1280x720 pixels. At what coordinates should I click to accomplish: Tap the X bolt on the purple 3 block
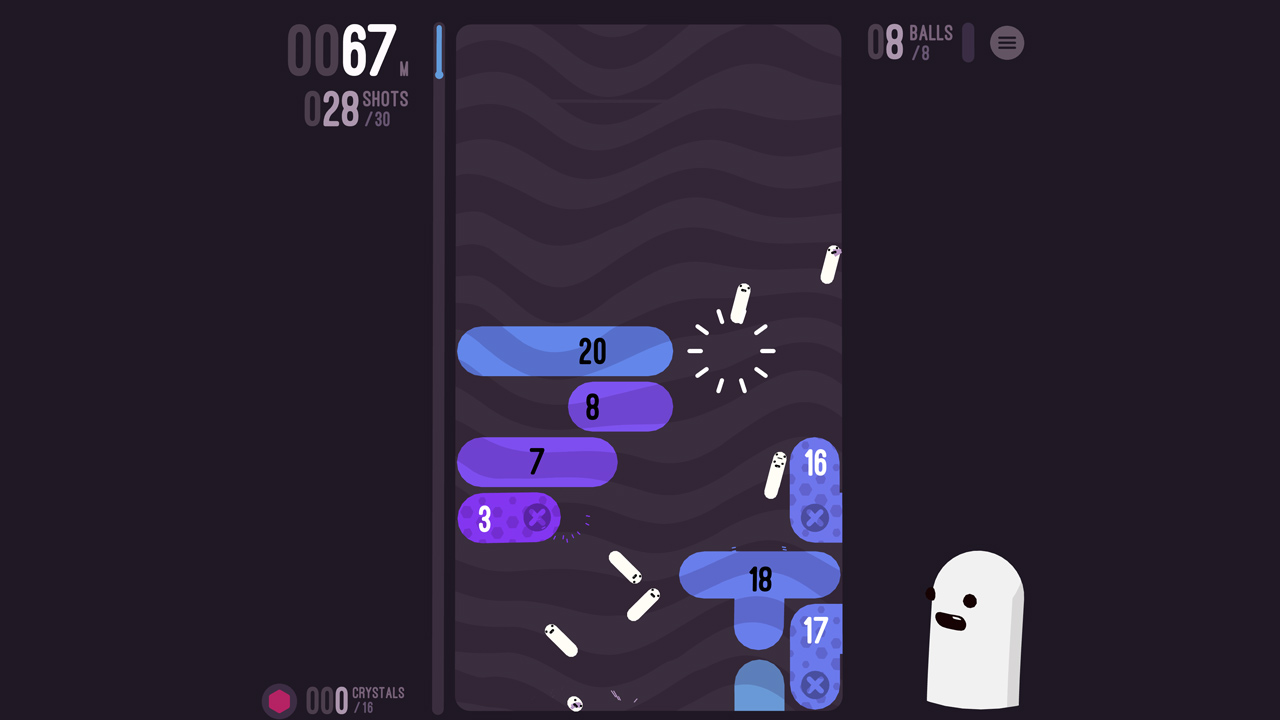[536, 518]
